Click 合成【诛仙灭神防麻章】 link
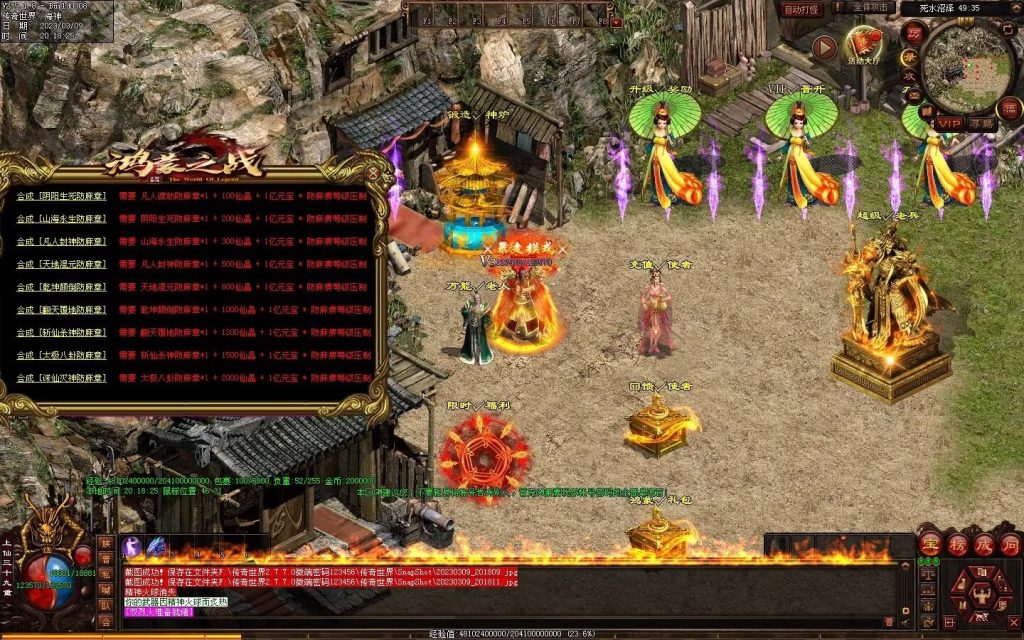This screenshot has width=1024, height=640. click(x=61, y=379)
